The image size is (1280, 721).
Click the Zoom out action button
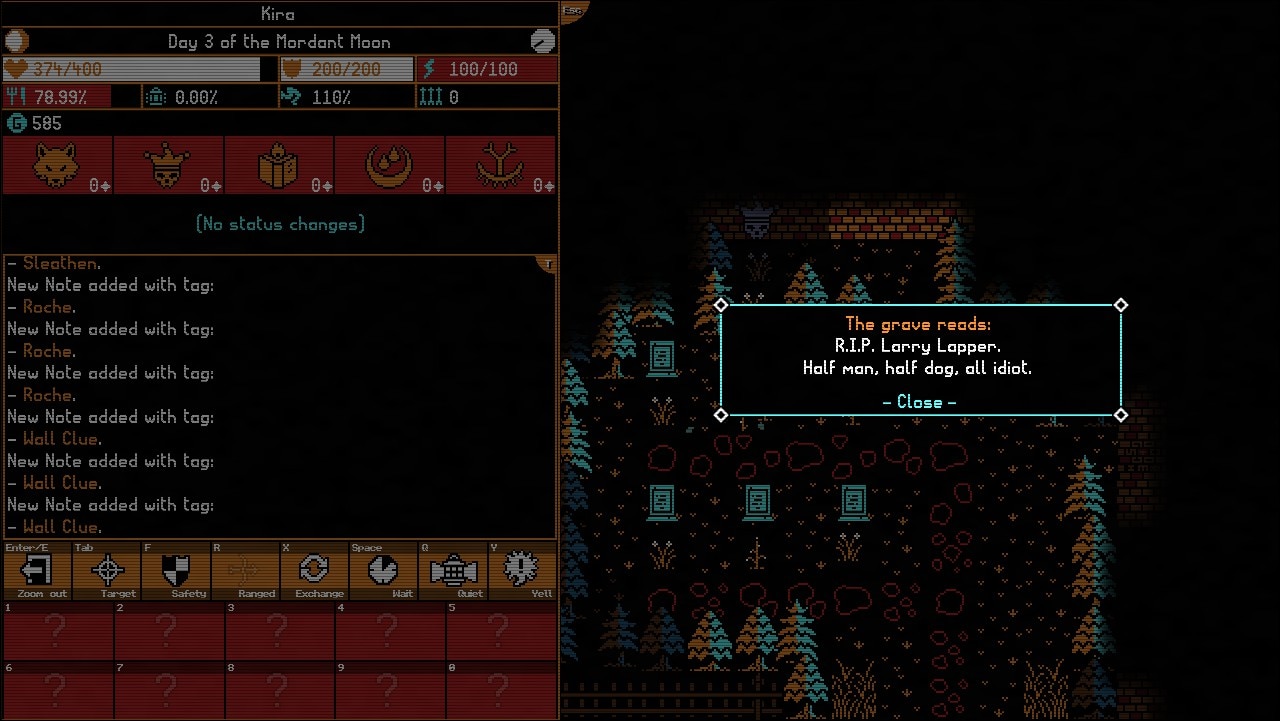pos(38,571)
